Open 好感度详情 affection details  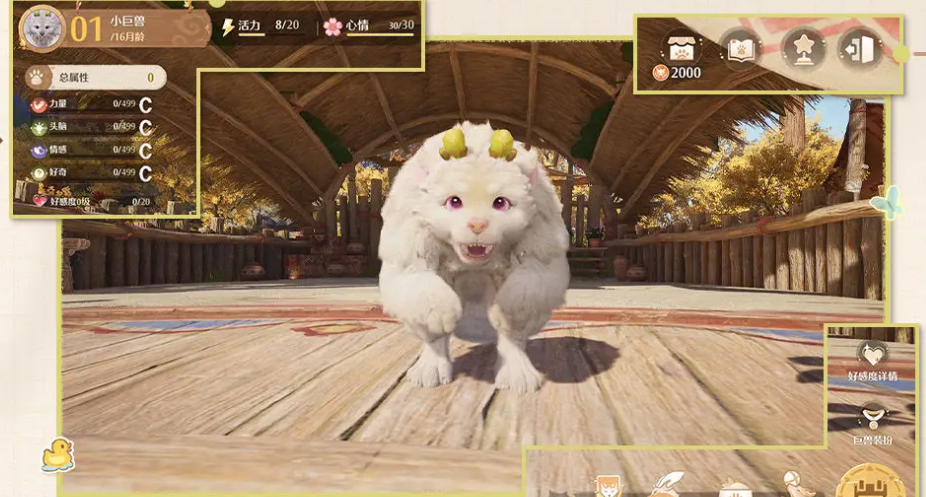coord(870,357)
